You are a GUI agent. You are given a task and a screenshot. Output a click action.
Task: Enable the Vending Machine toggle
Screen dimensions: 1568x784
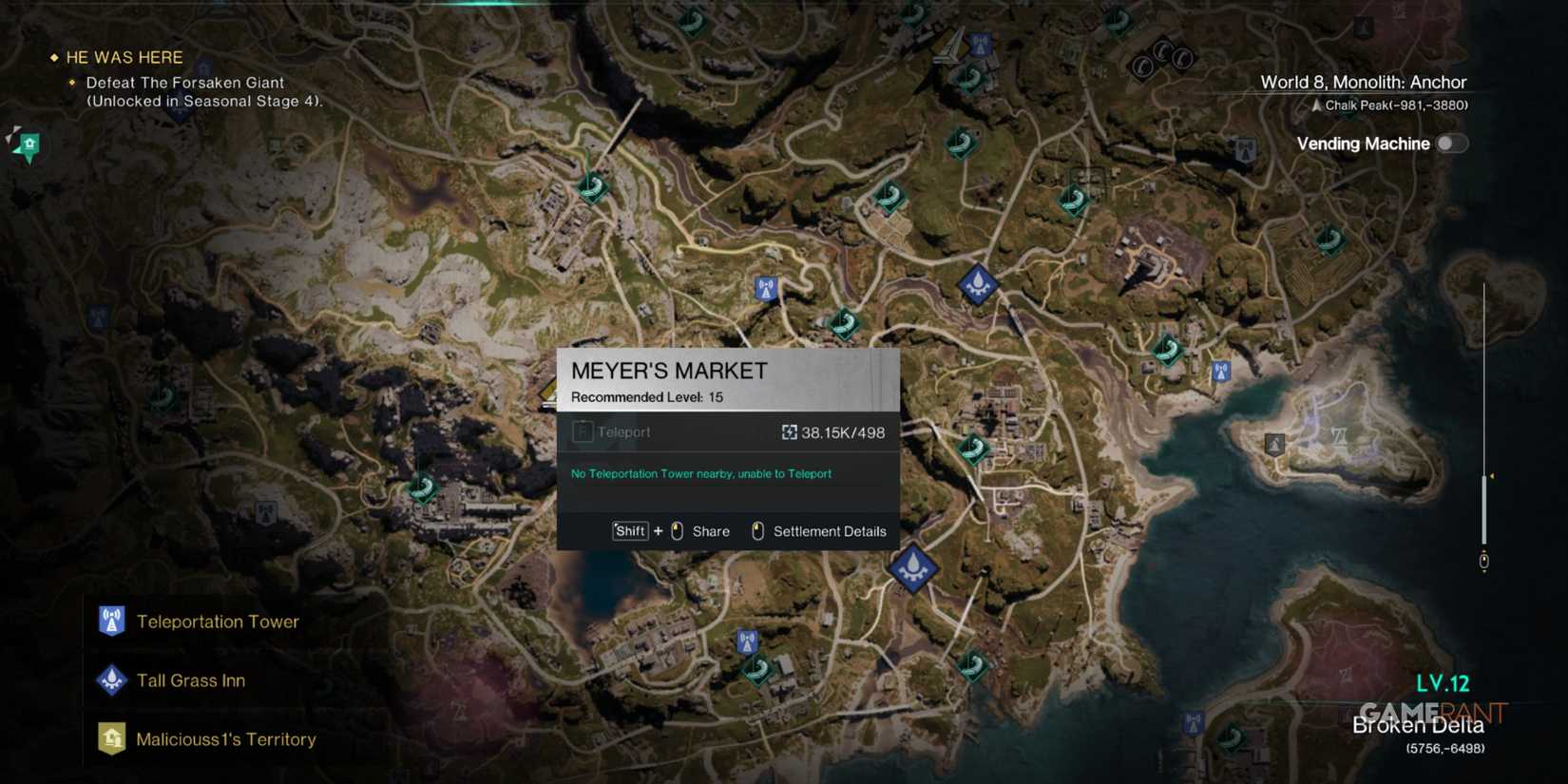(x=1451, y=143)
